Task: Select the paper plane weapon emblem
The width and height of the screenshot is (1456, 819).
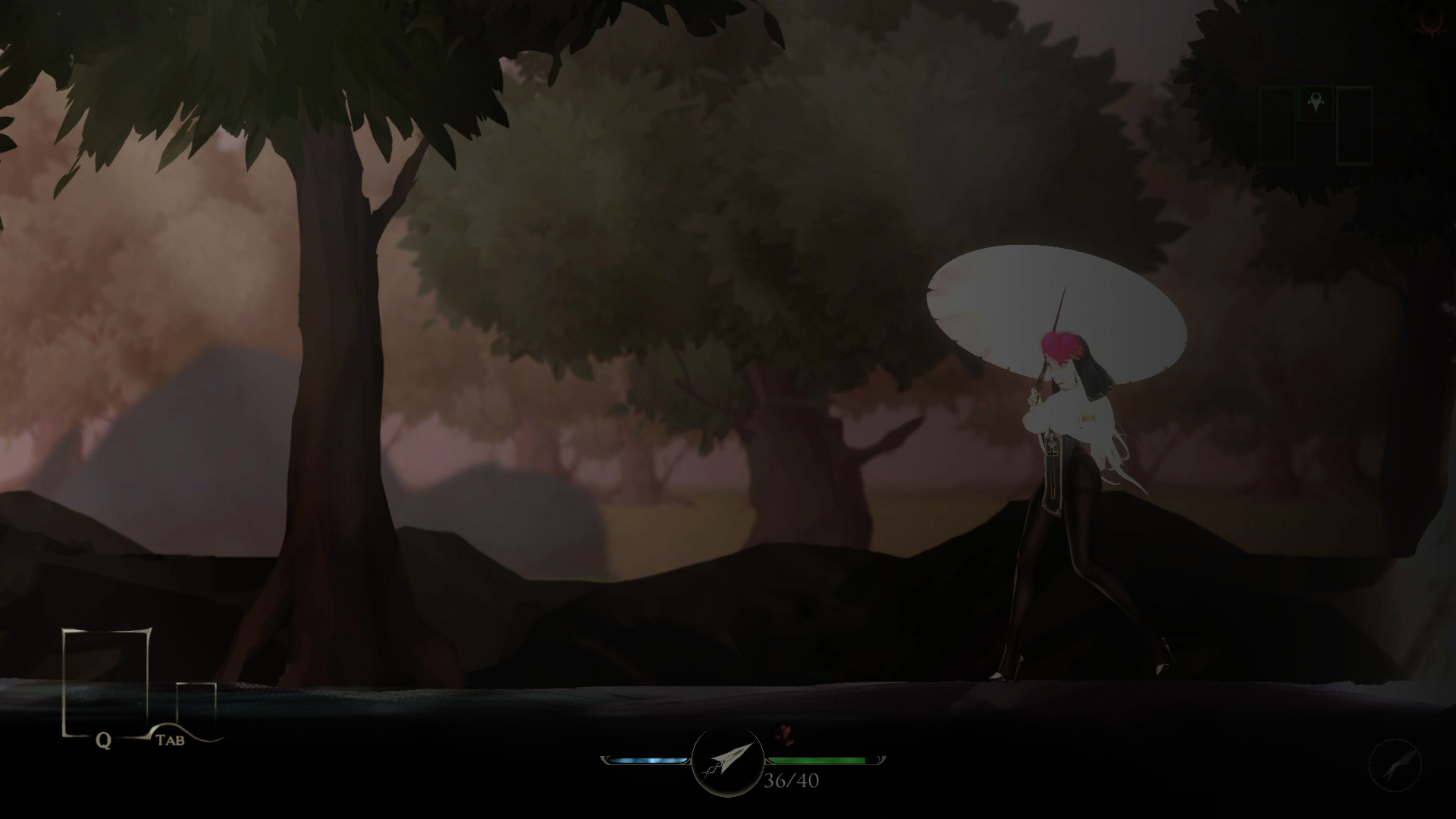Action: coord(727,760)
